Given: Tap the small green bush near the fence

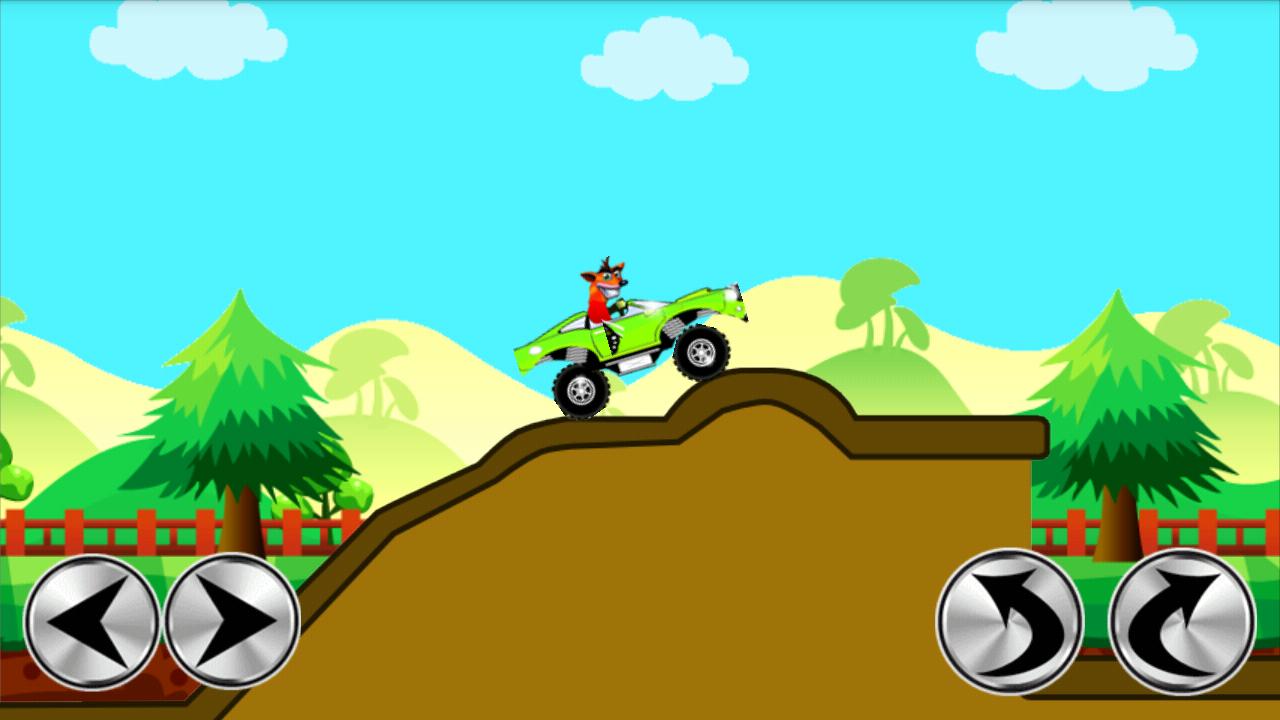Looking at the screenshot, I should (355, 495).
